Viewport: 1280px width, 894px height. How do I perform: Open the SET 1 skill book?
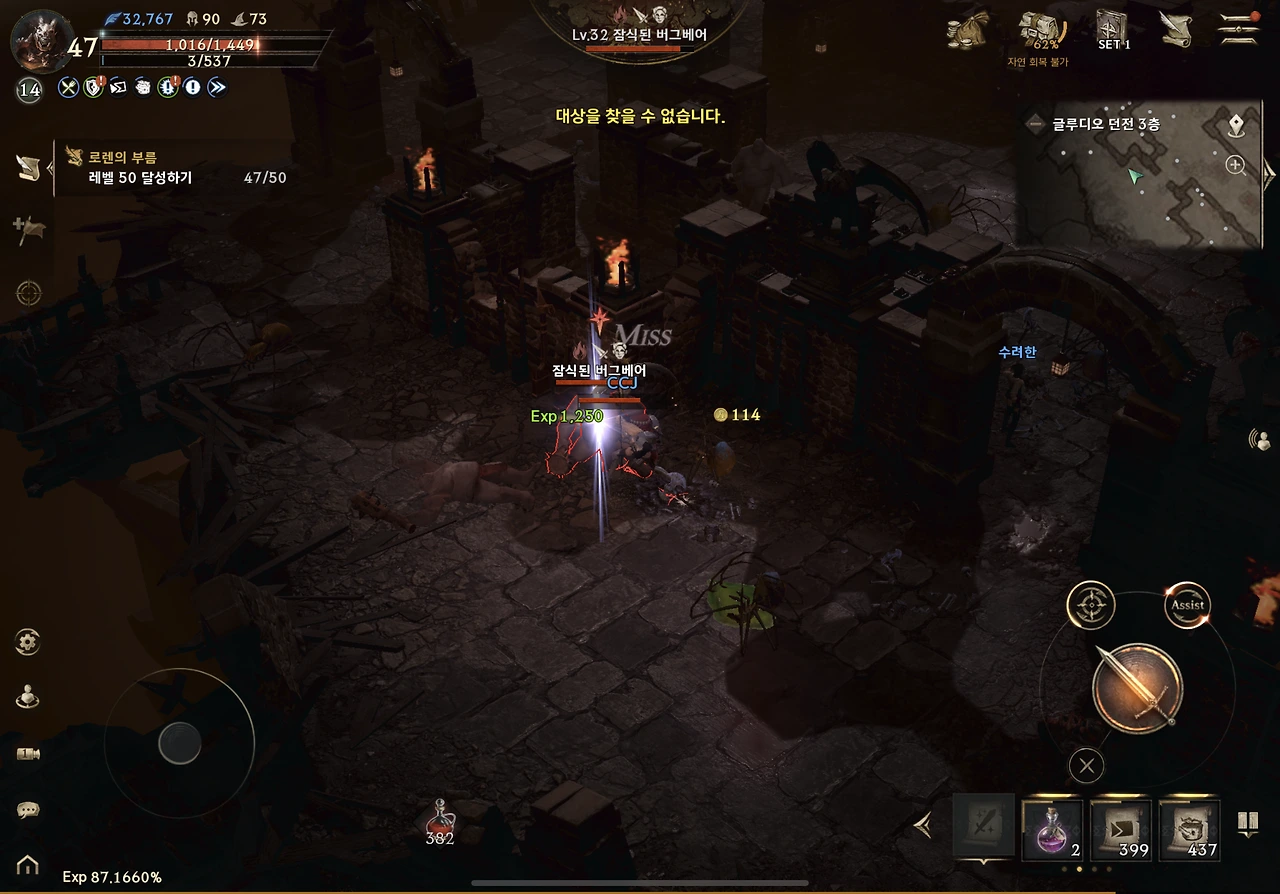(x=1113, y=31)
